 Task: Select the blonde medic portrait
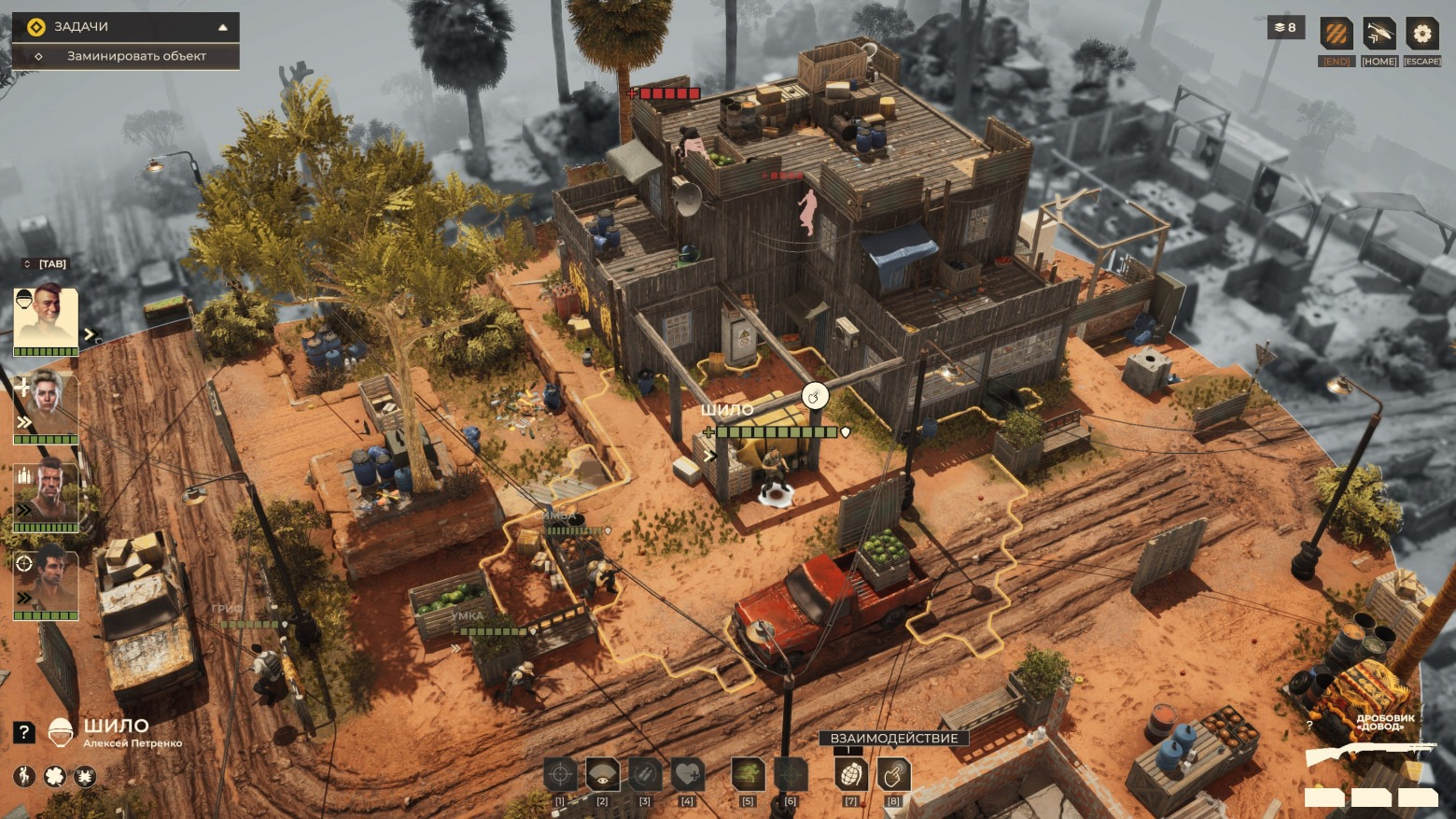click(46, 404)
